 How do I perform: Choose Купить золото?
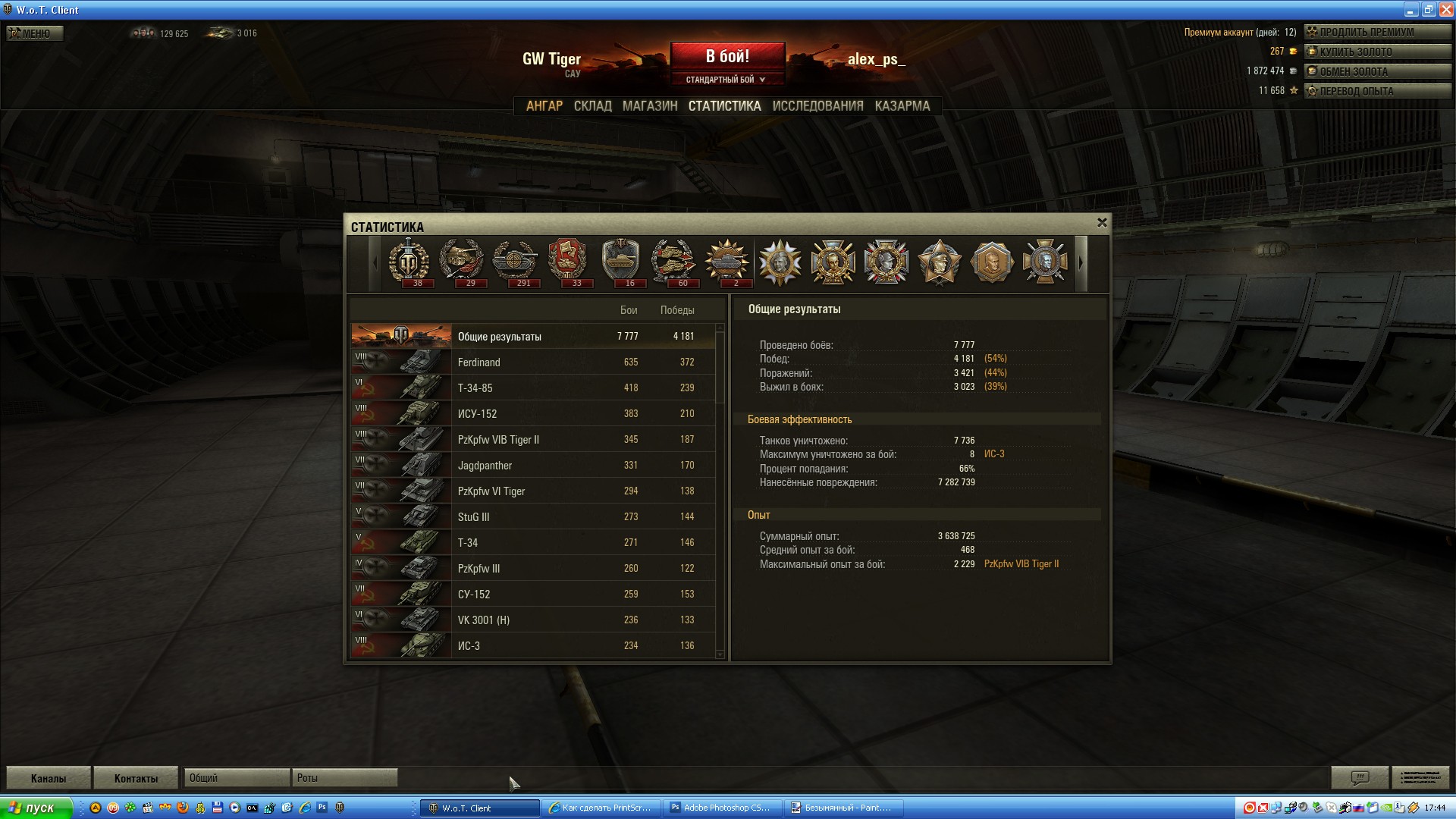coord(1376,52)
